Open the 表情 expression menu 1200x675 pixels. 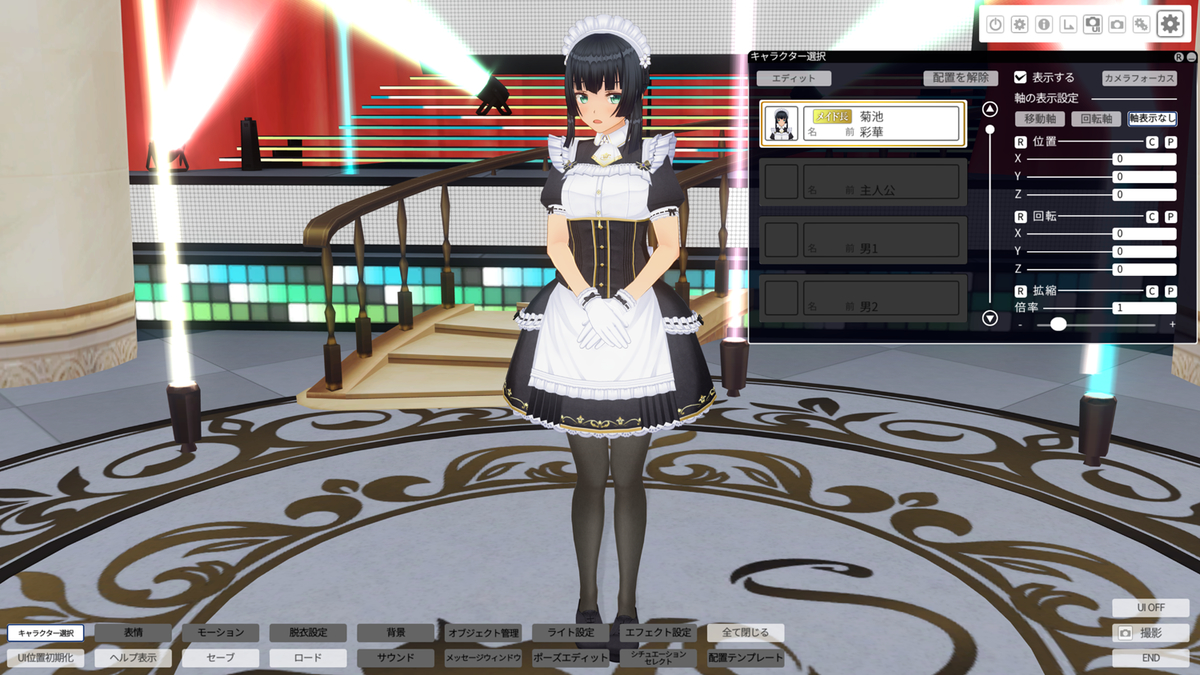[133, 633]
